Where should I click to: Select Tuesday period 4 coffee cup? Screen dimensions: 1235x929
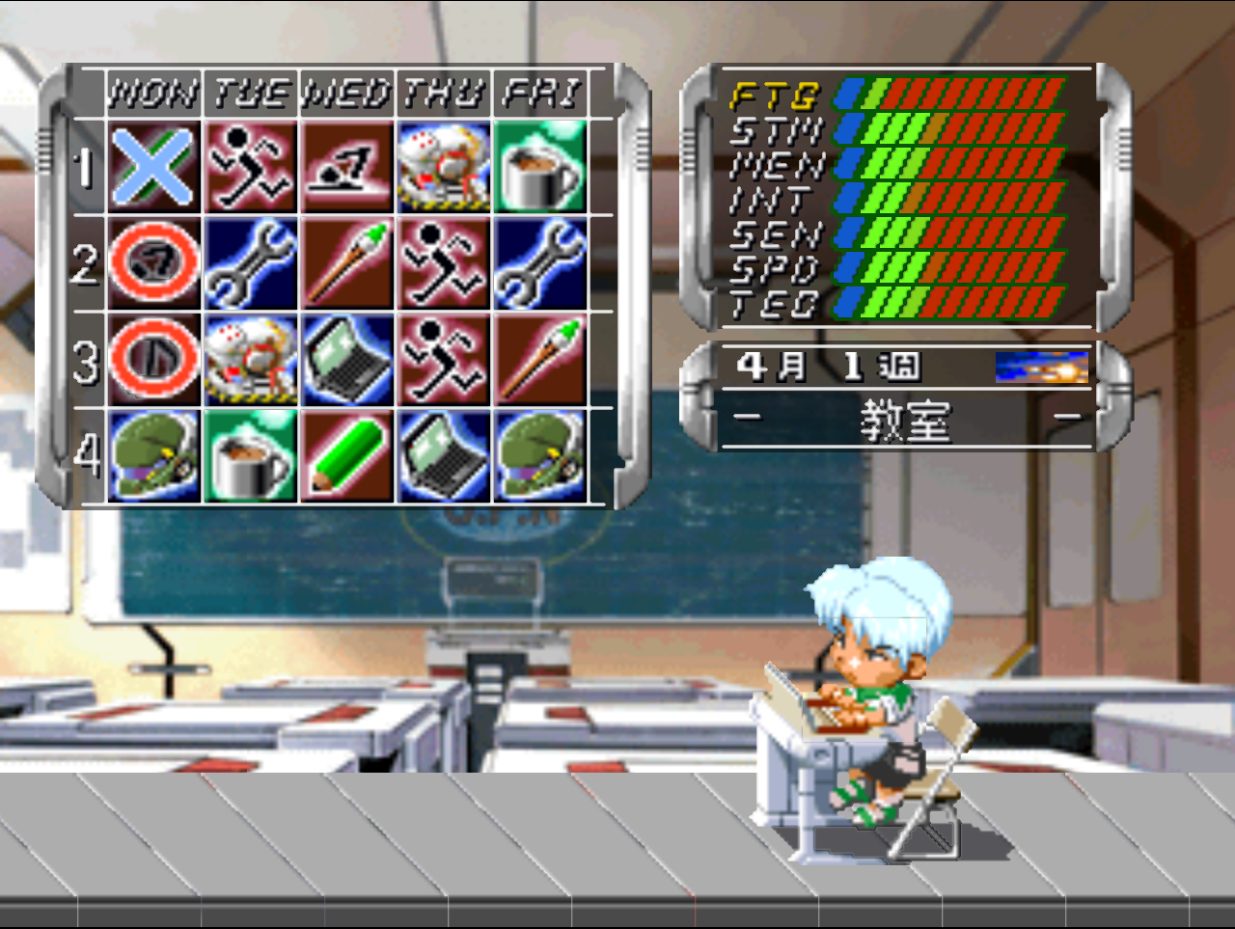tap(251, 455)
